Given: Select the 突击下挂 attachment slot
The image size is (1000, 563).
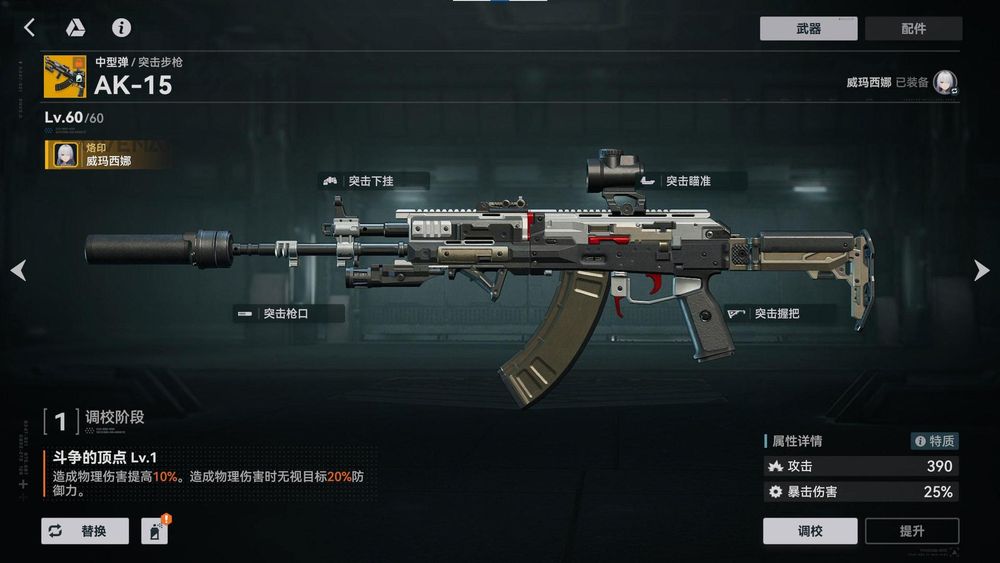Looking at the screenshot, I should click(374, 181).
